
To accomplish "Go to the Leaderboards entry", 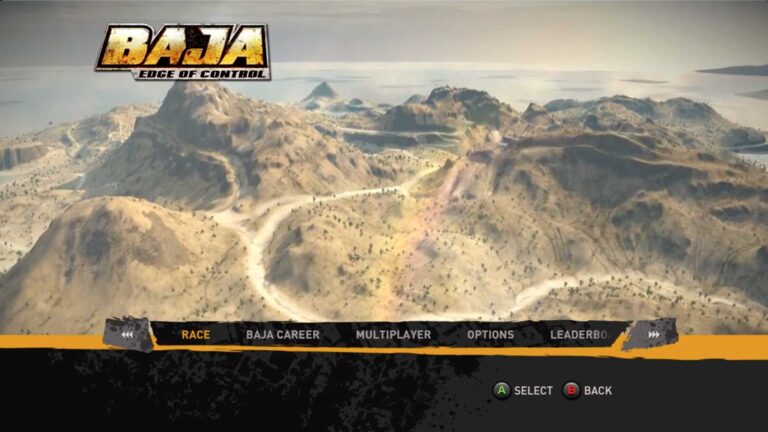I will [x=580, y=335].
